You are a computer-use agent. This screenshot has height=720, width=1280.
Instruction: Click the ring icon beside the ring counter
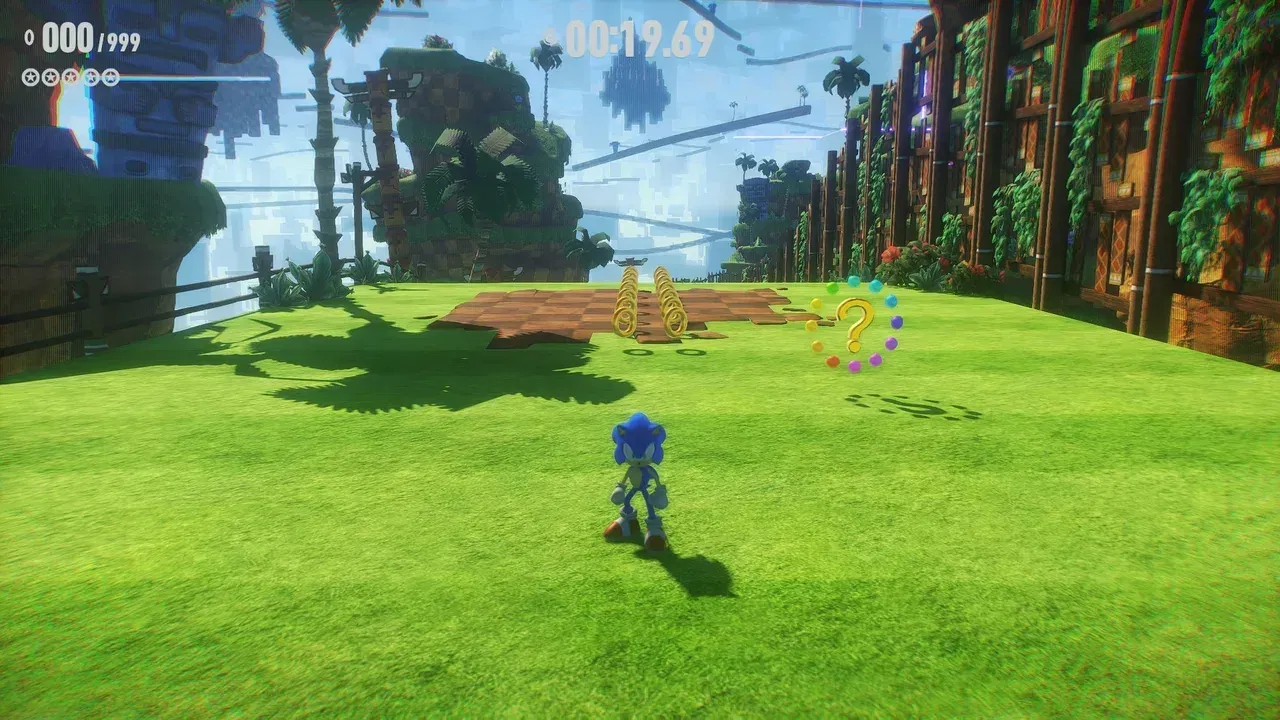tap(29, 37)
